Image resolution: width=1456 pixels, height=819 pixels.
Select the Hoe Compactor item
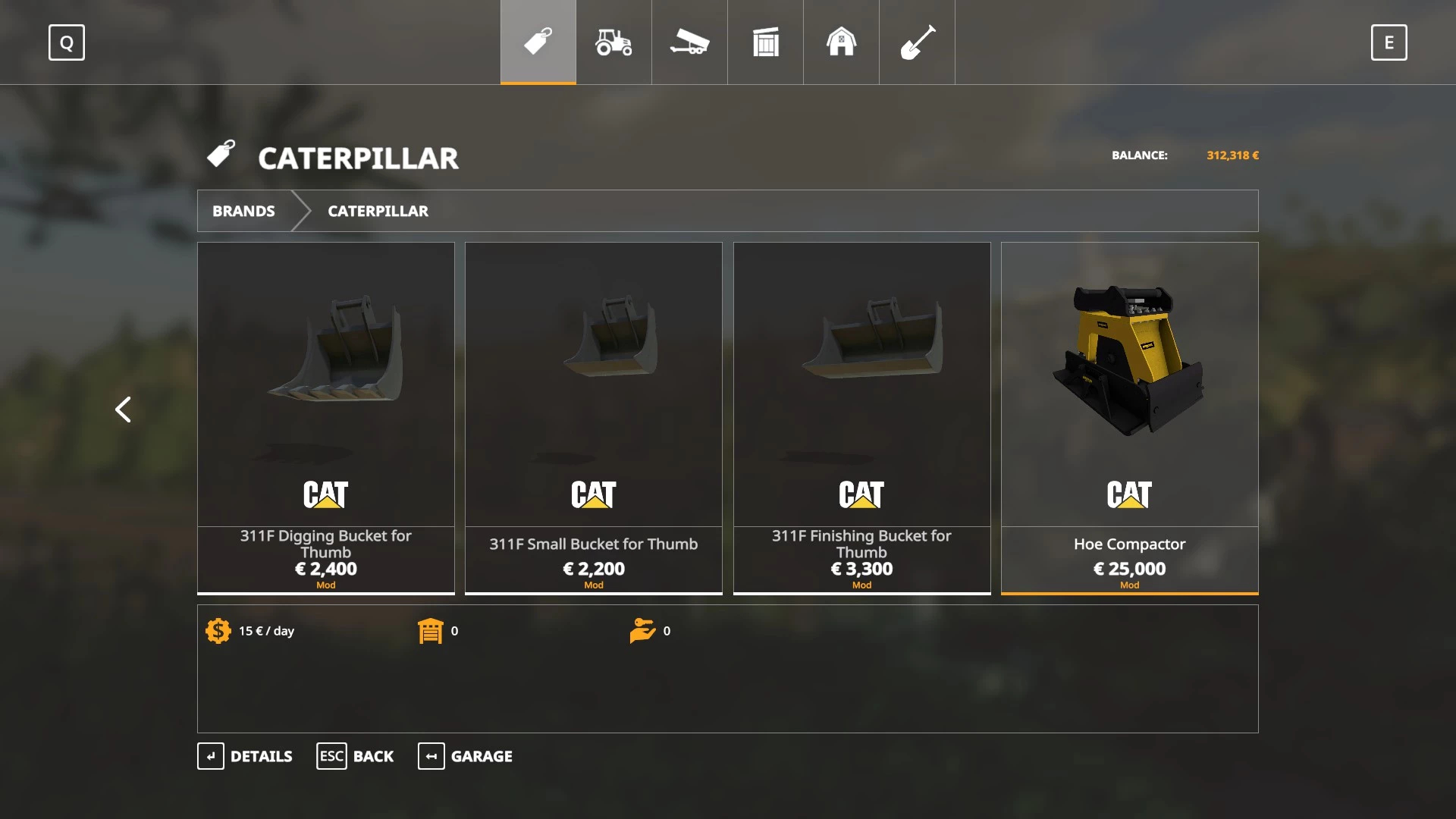(x=1129, y=417)
